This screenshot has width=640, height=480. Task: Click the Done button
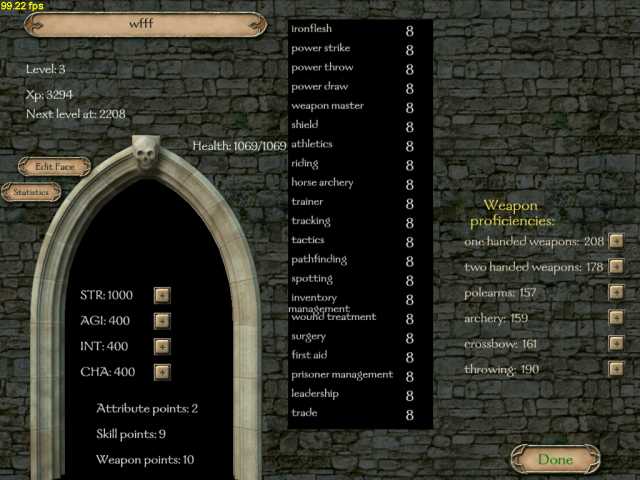(555, 459)
